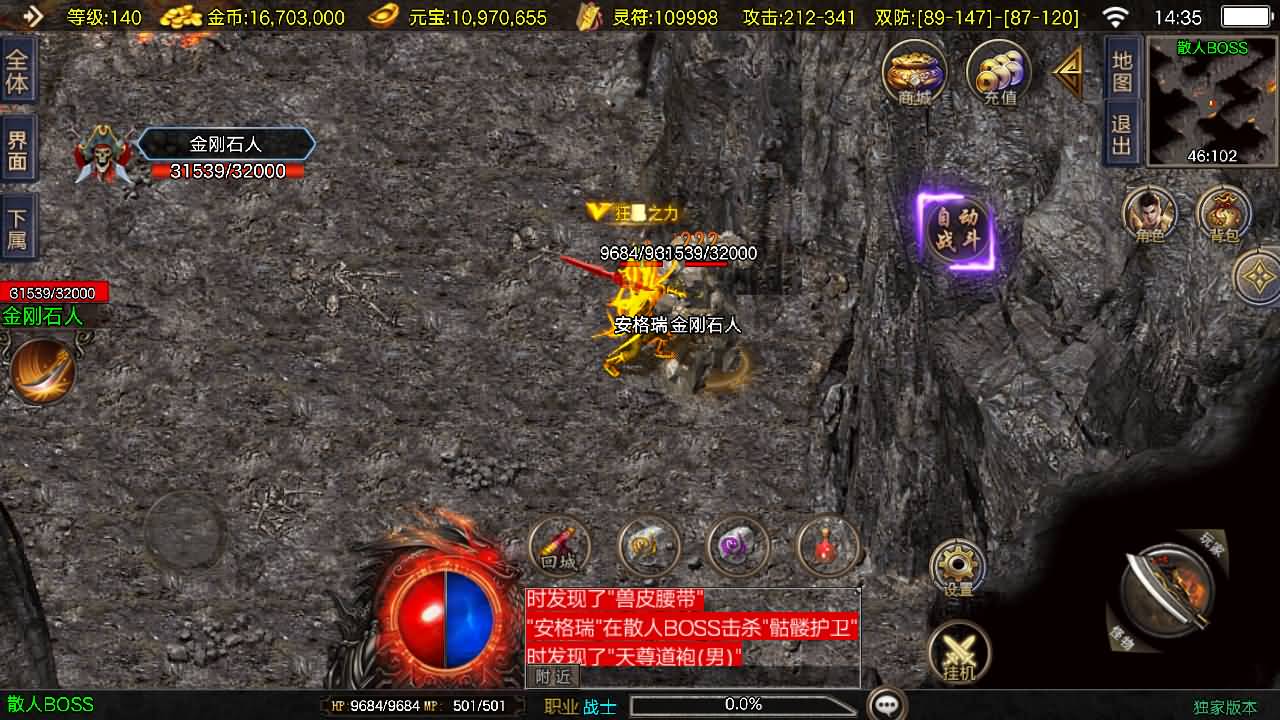Switch to the 全体 tab
The height and width of the screenshot is (720, 1280).
[18, 71]
